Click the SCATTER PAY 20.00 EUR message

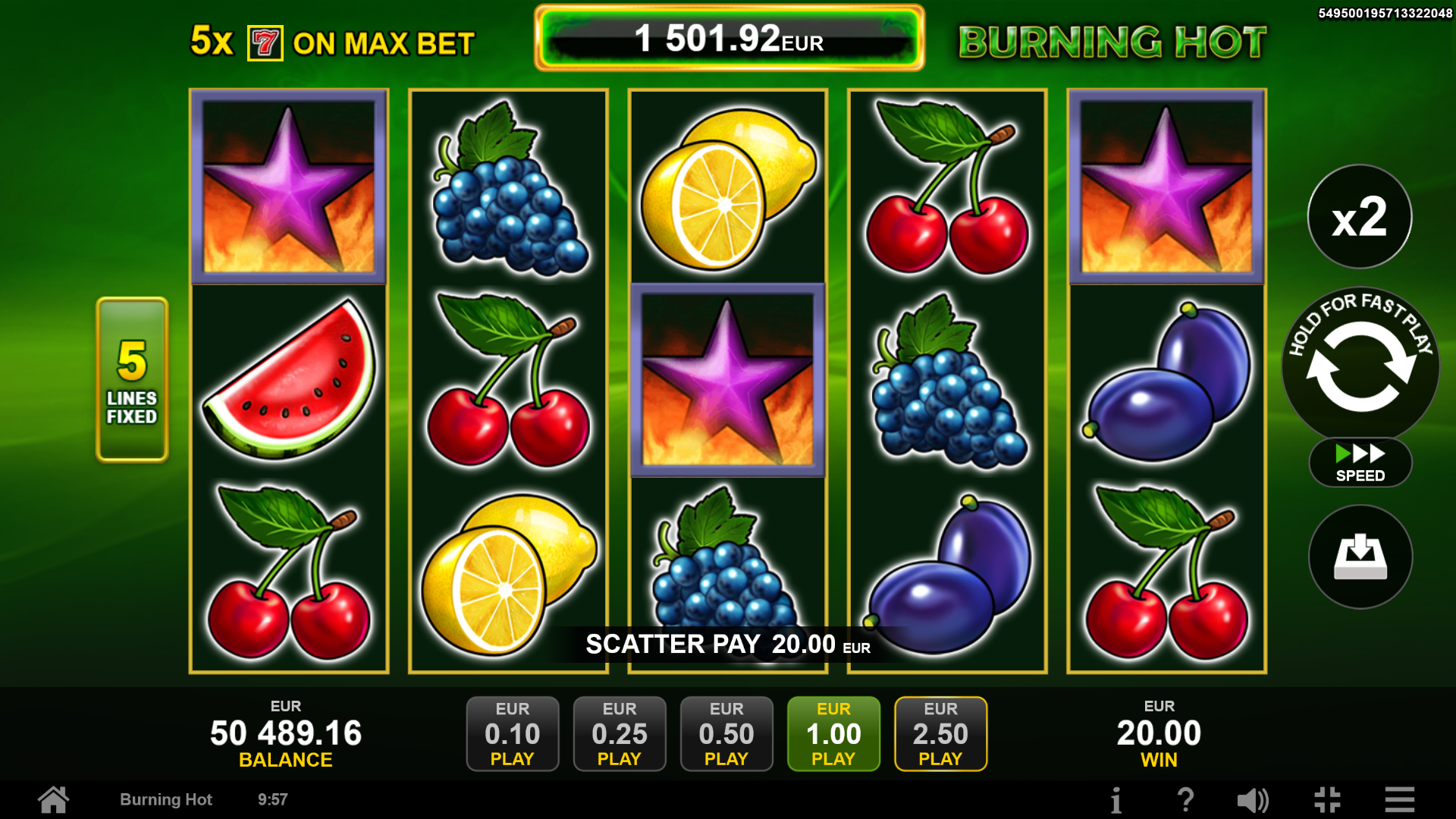click(728, 644)
